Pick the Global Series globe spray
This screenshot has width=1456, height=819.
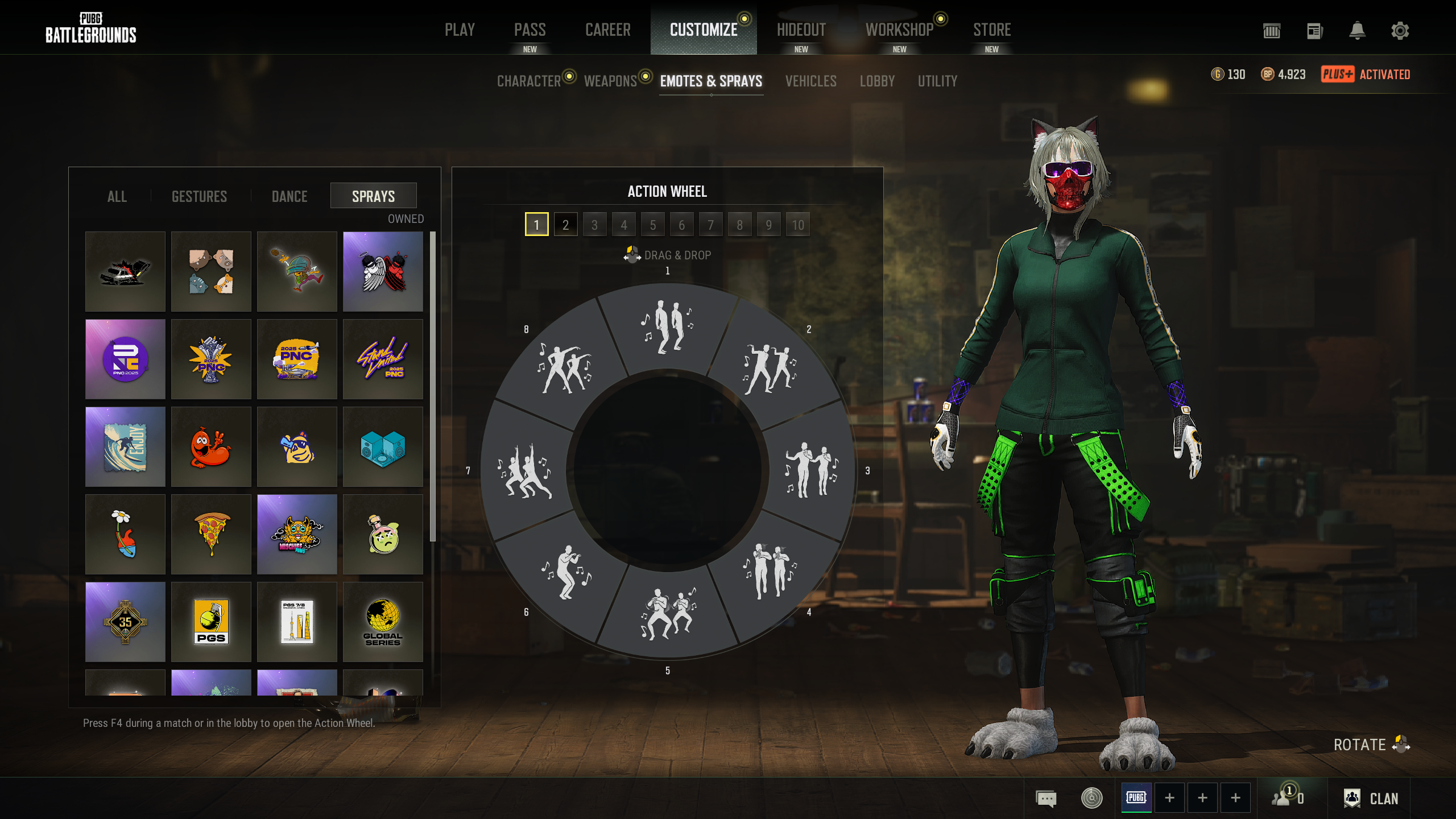coord(383,622)
